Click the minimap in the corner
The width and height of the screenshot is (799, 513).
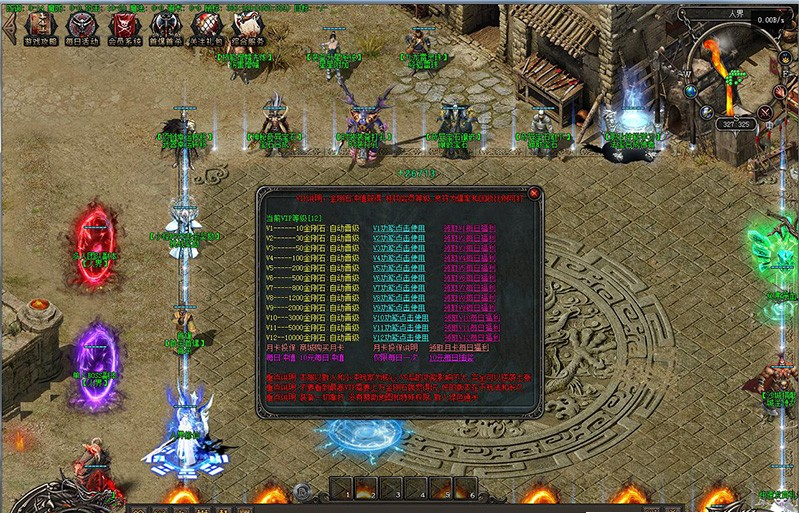point(735,75)
